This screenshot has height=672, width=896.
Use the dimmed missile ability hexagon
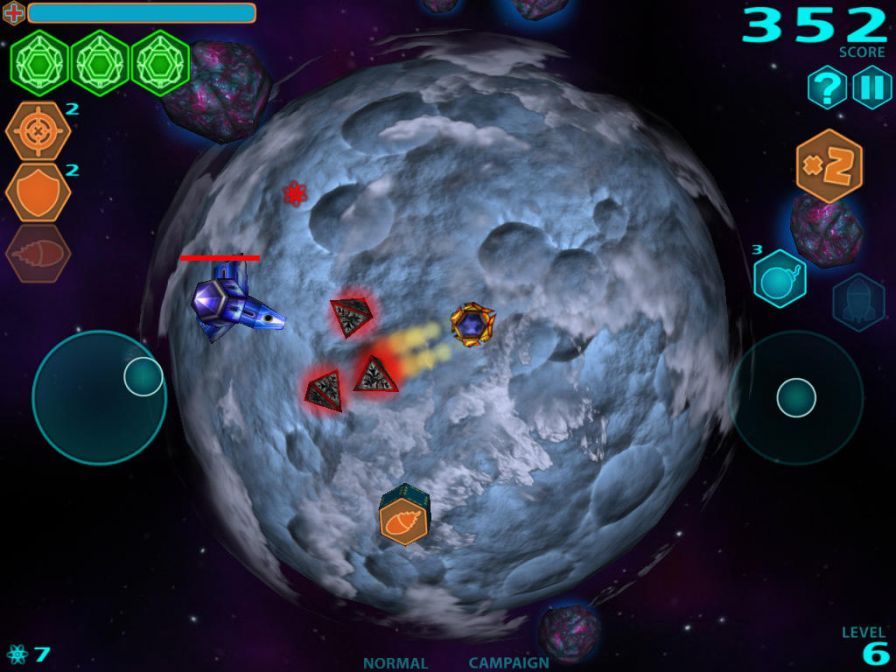[38, 253]
